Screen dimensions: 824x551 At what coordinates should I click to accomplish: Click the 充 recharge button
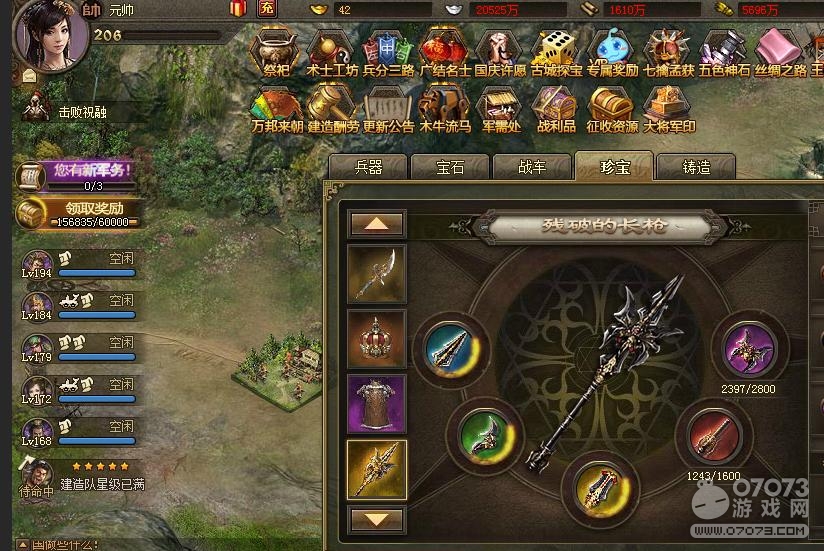click(267, 9)
